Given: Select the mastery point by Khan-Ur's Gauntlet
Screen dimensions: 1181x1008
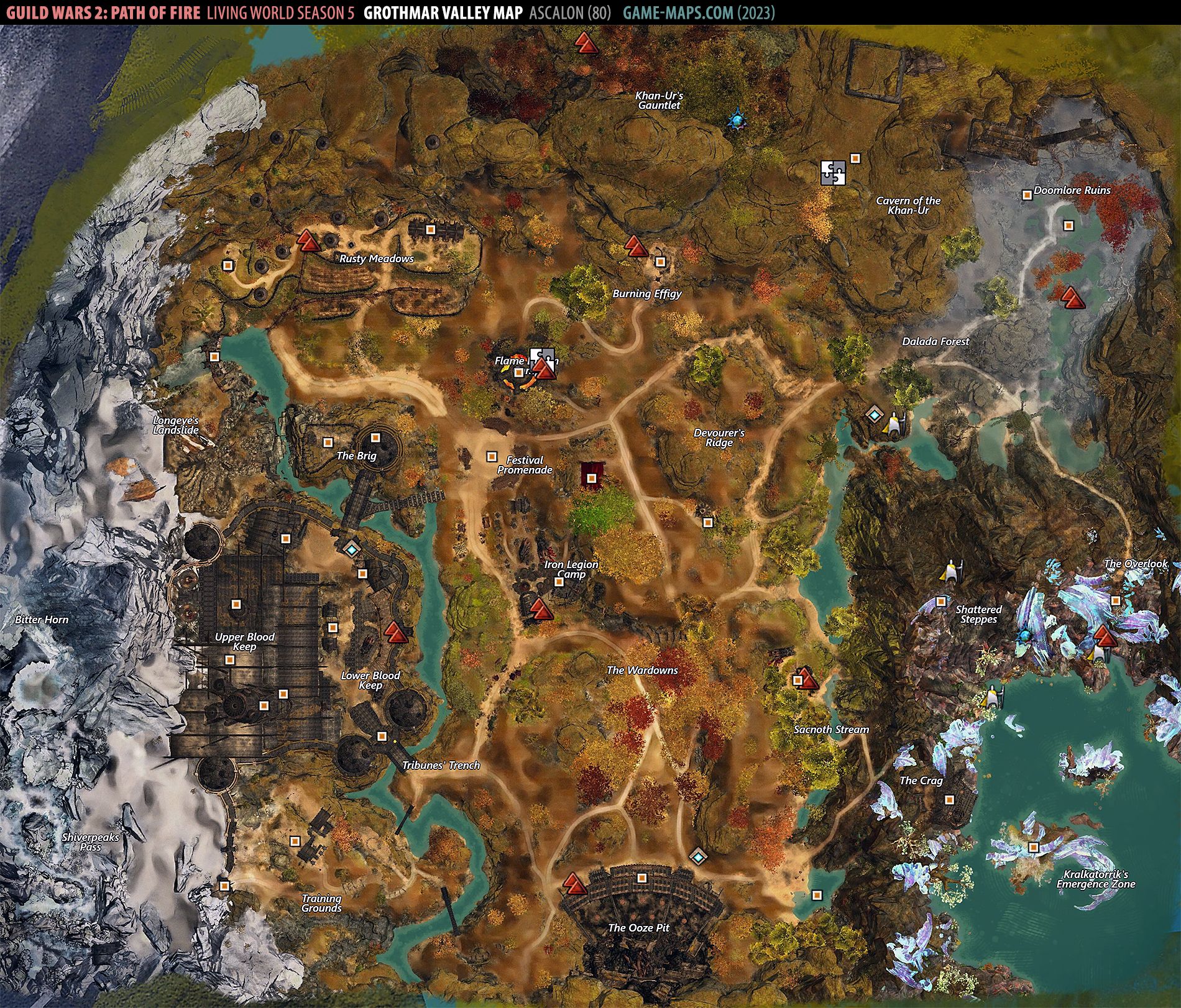Looking at the screenshot, I should 738,119.
